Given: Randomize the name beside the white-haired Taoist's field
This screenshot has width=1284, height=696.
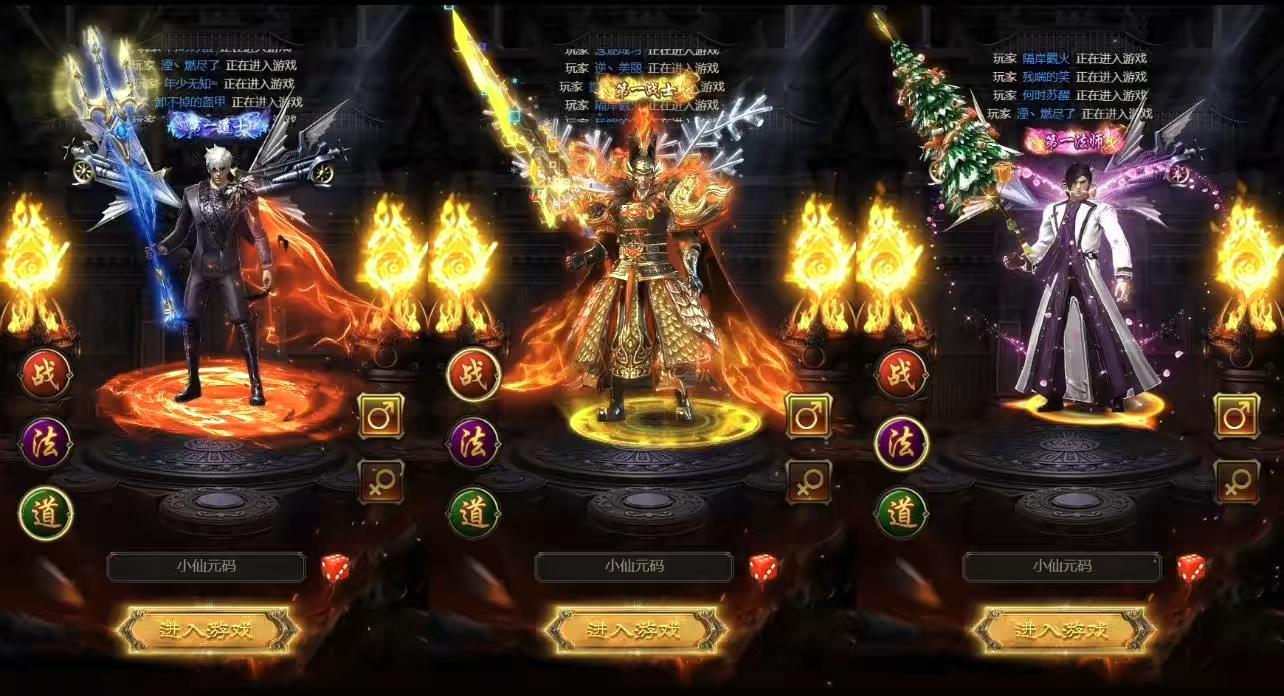Looking at the screenshot, I should (336, 568).
